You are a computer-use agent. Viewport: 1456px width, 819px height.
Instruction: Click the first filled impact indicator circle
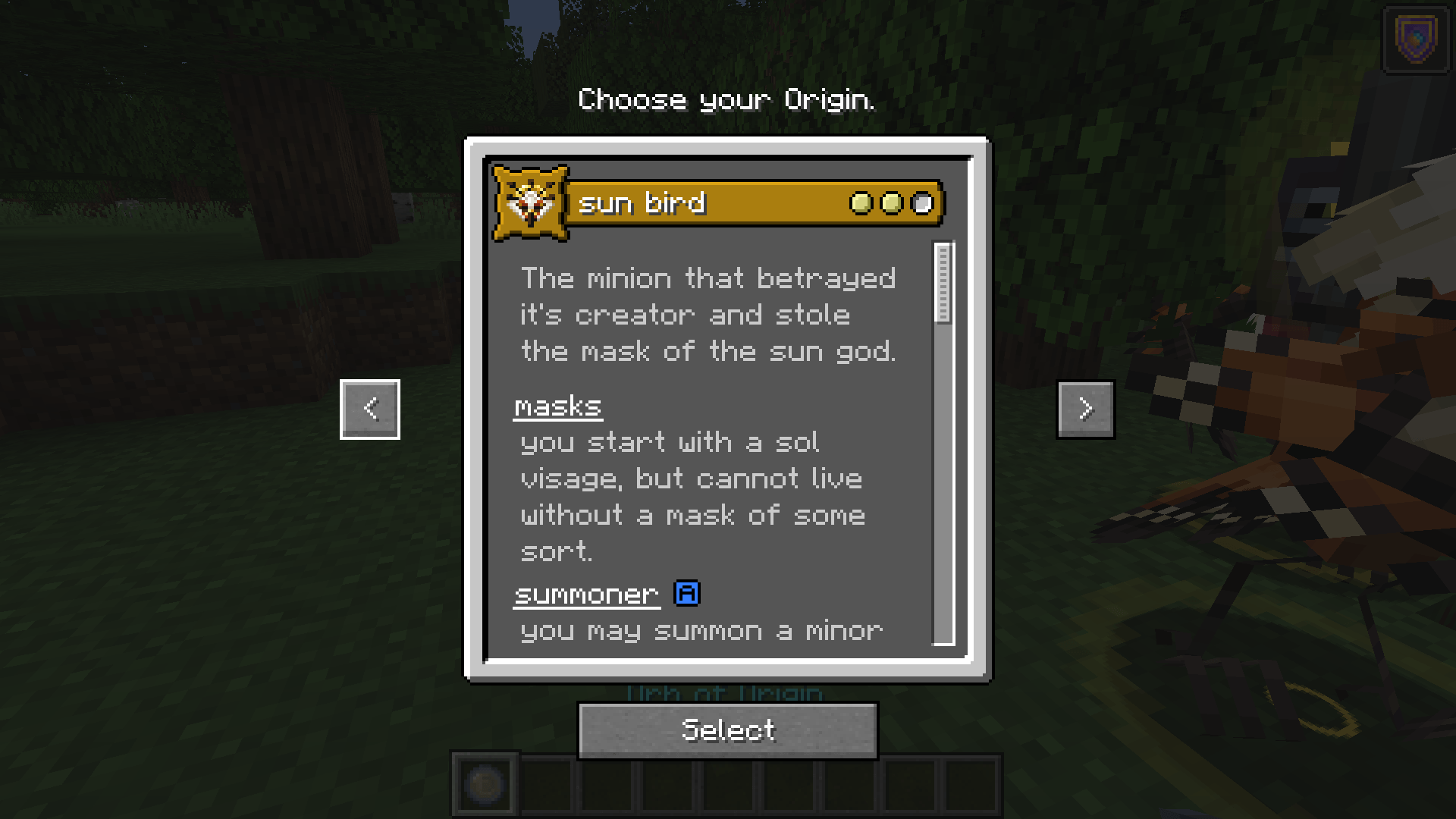pyautogui.click(x=861, y=202)
